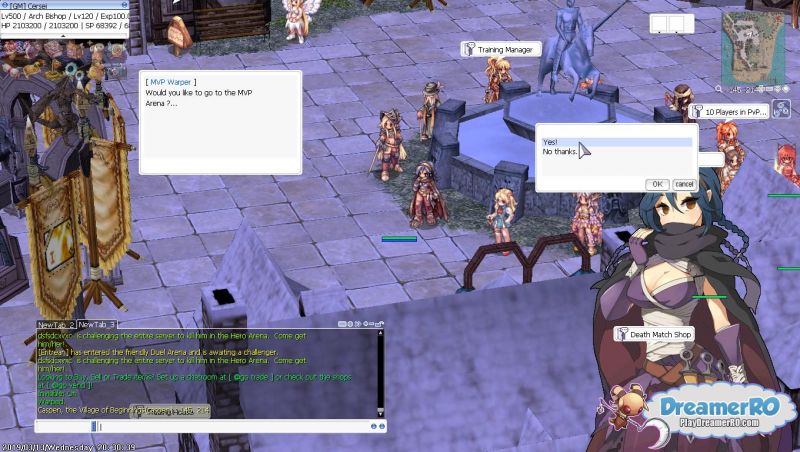Switch to the NewTab_3 chat tab
The width and height of the screenshot is (800, 452).
click(x=97, y=325)
